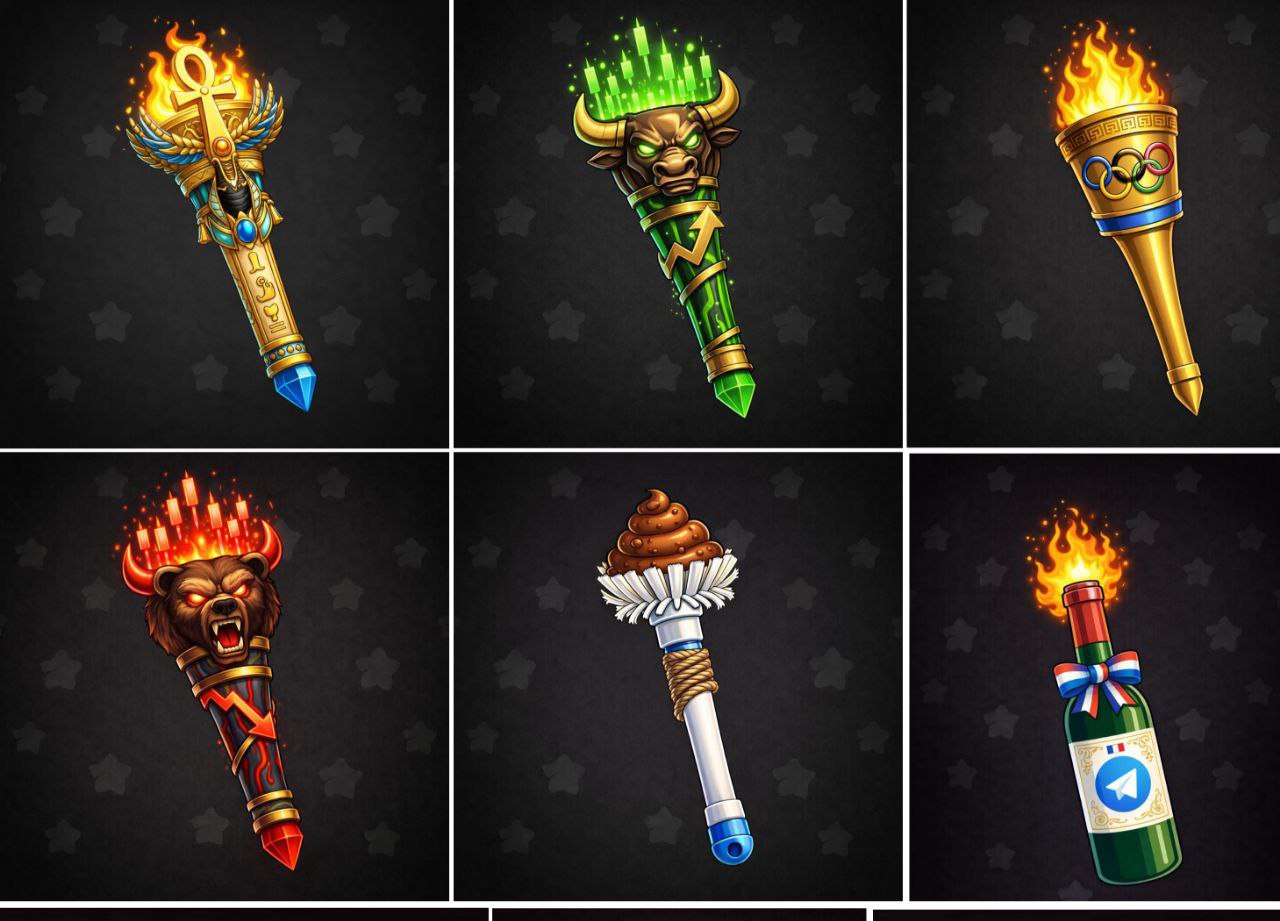Choose the toilet brush torch tile
Screen dimensions: 1280x921
point(677,675)
